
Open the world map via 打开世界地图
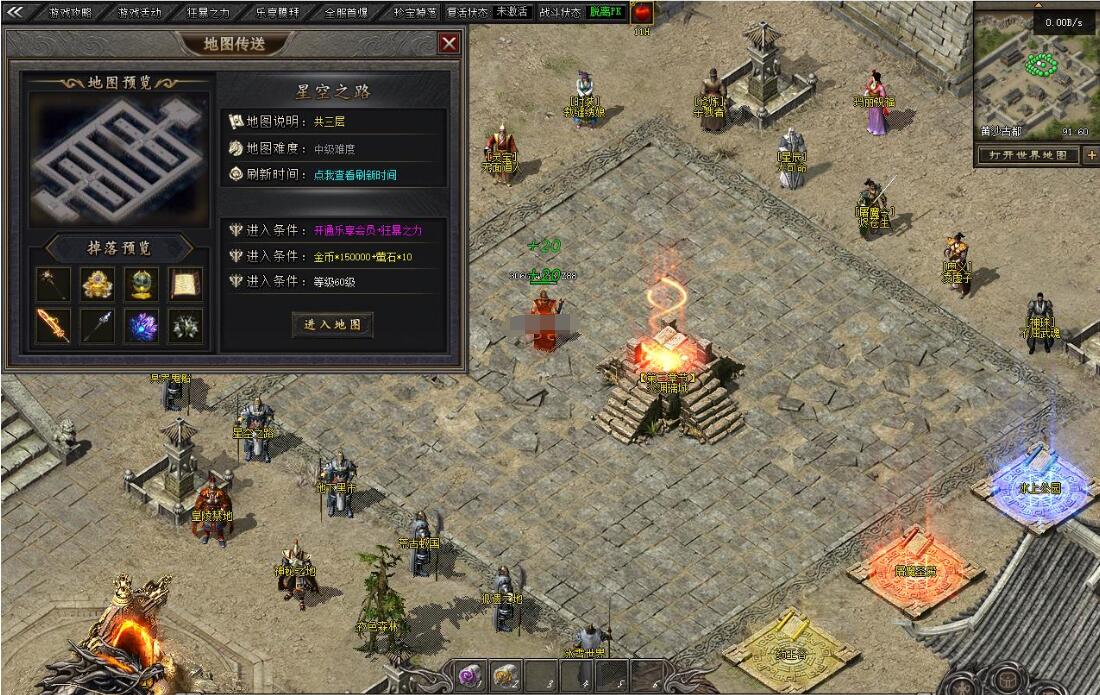click(x=1027, y=155)
